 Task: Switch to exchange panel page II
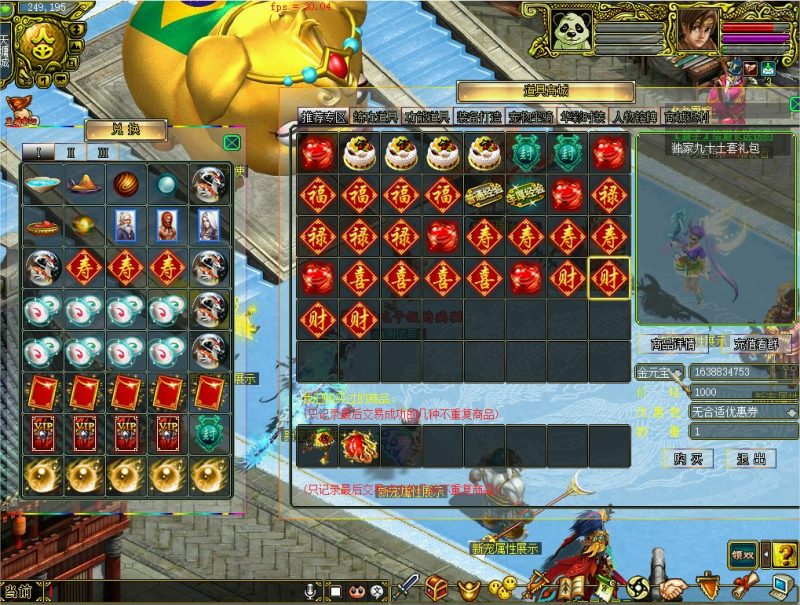(x=71, y=152)
